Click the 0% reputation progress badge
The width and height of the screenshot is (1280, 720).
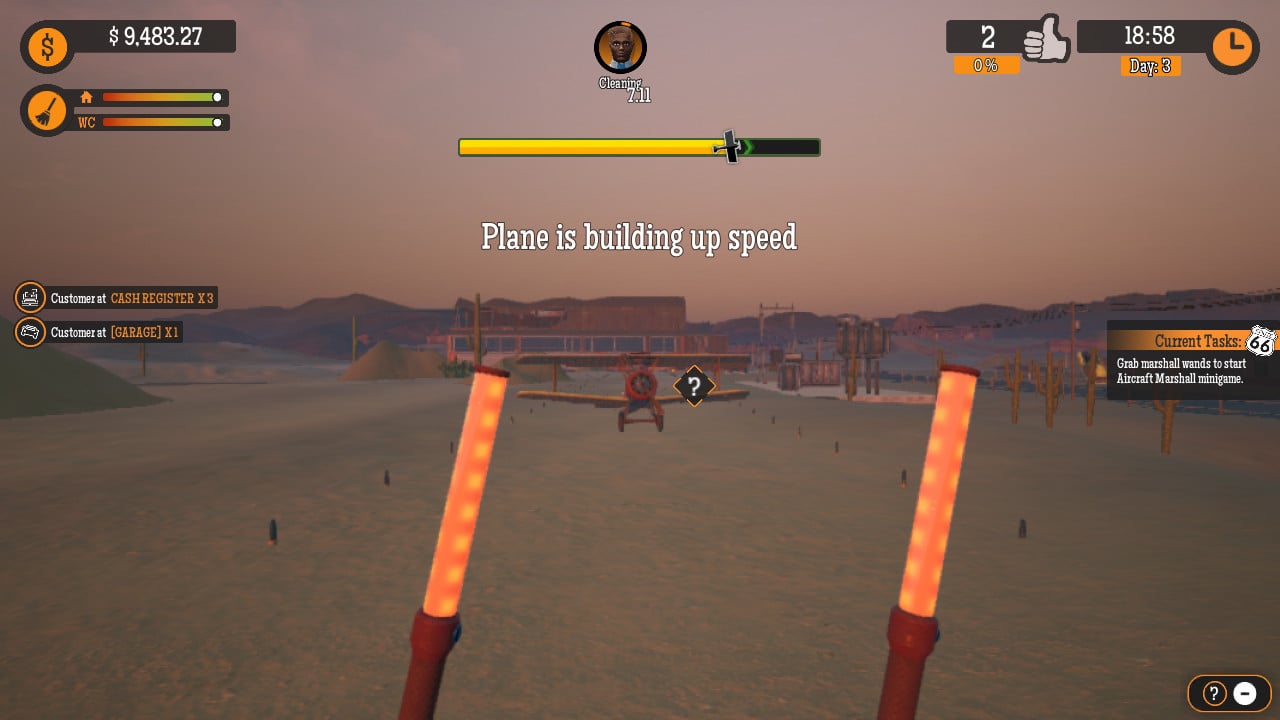tap(987, 66)
